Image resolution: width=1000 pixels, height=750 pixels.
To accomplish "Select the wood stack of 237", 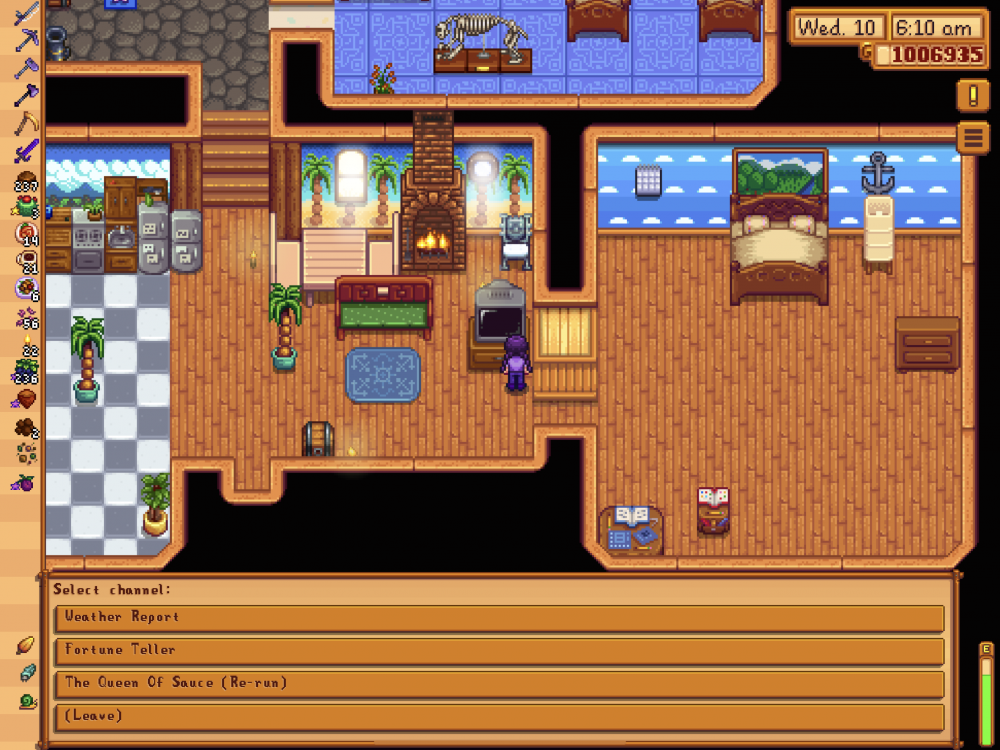I will pos(26,181).
